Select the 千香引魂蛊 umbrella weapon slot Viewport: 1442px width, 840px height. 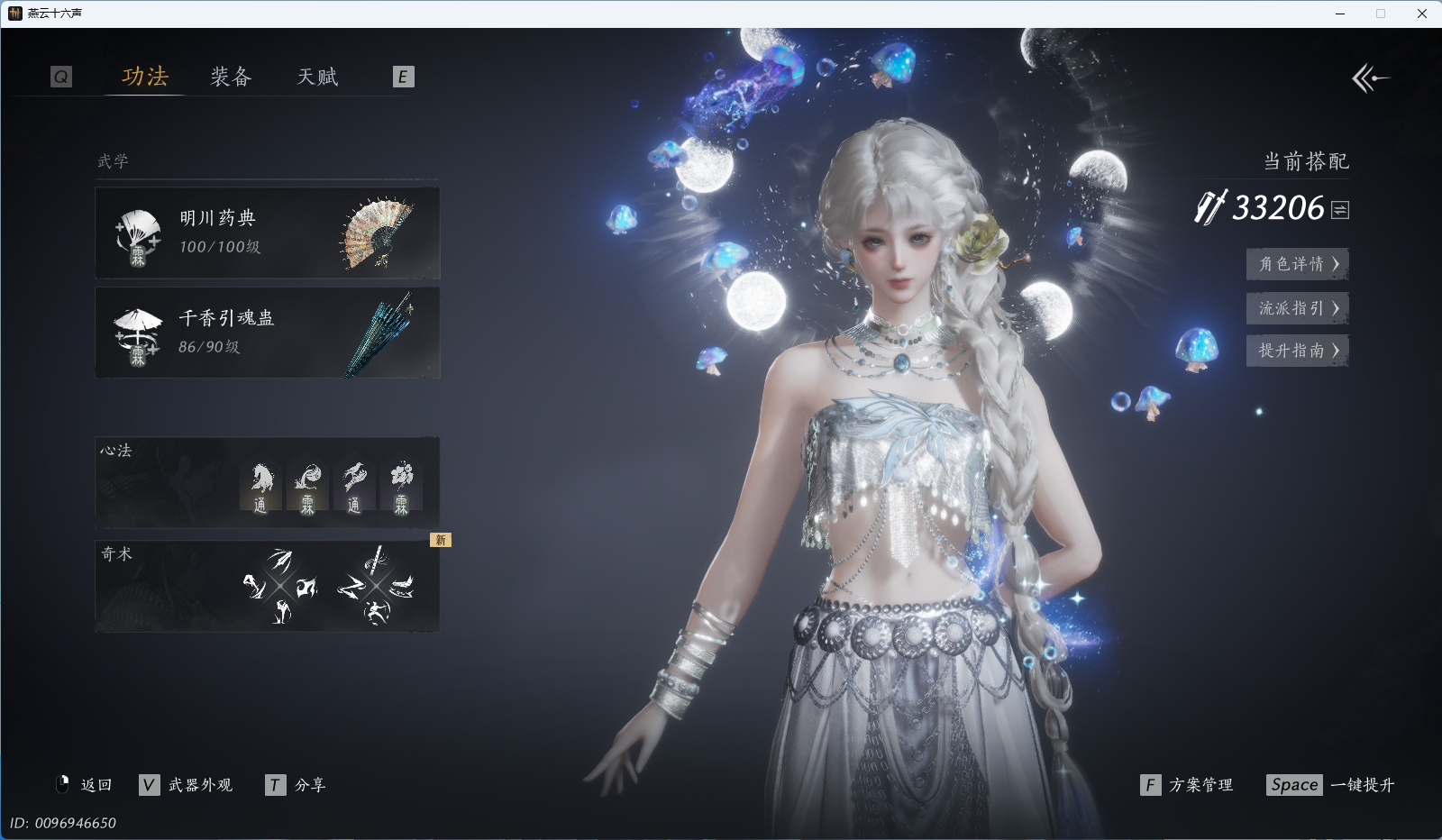point(267,333)
